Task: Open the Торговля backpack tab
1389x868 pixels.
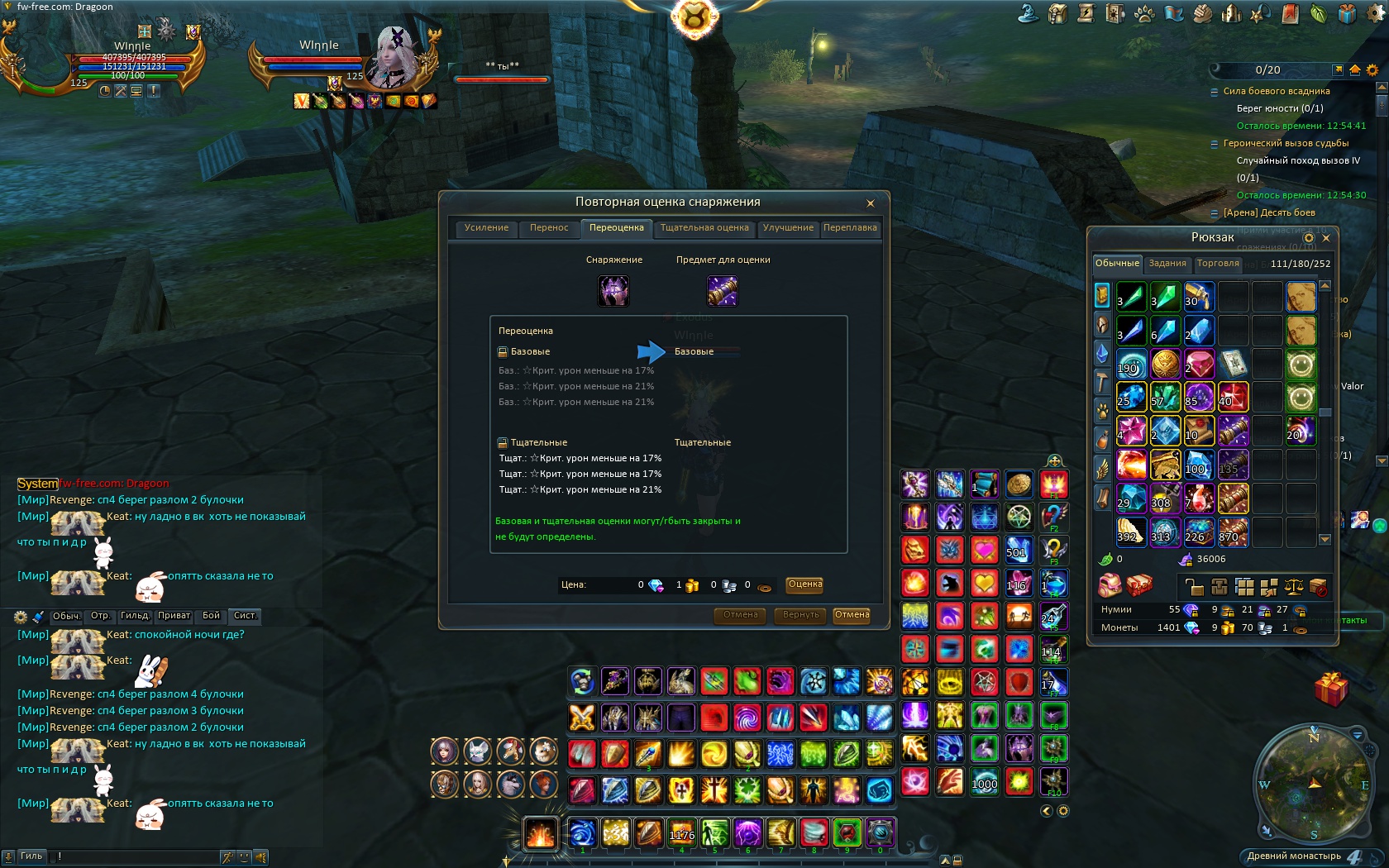Action: (x=1218, y=264)
